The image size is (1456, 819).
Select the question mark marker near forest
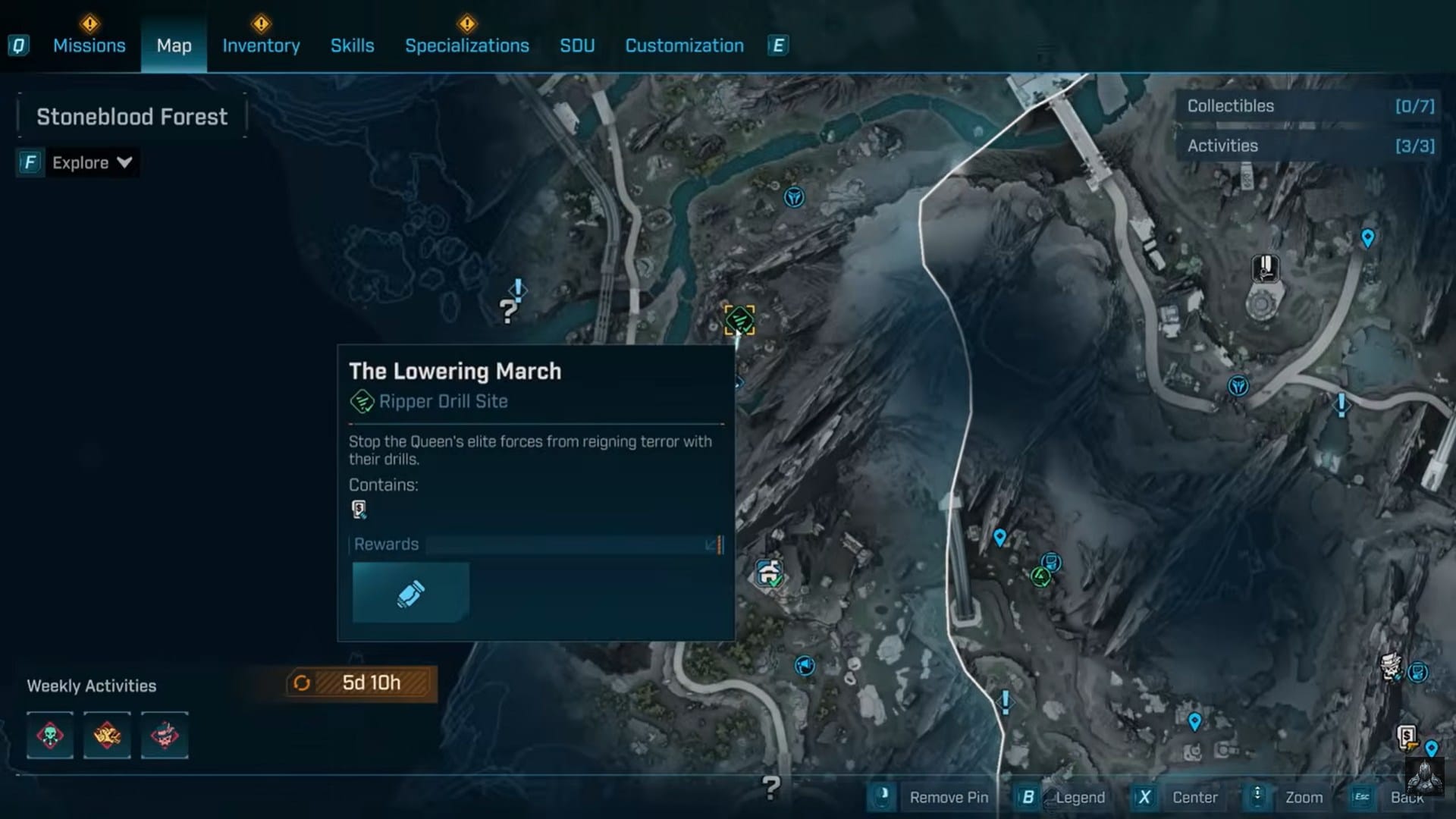coord(508,310)
